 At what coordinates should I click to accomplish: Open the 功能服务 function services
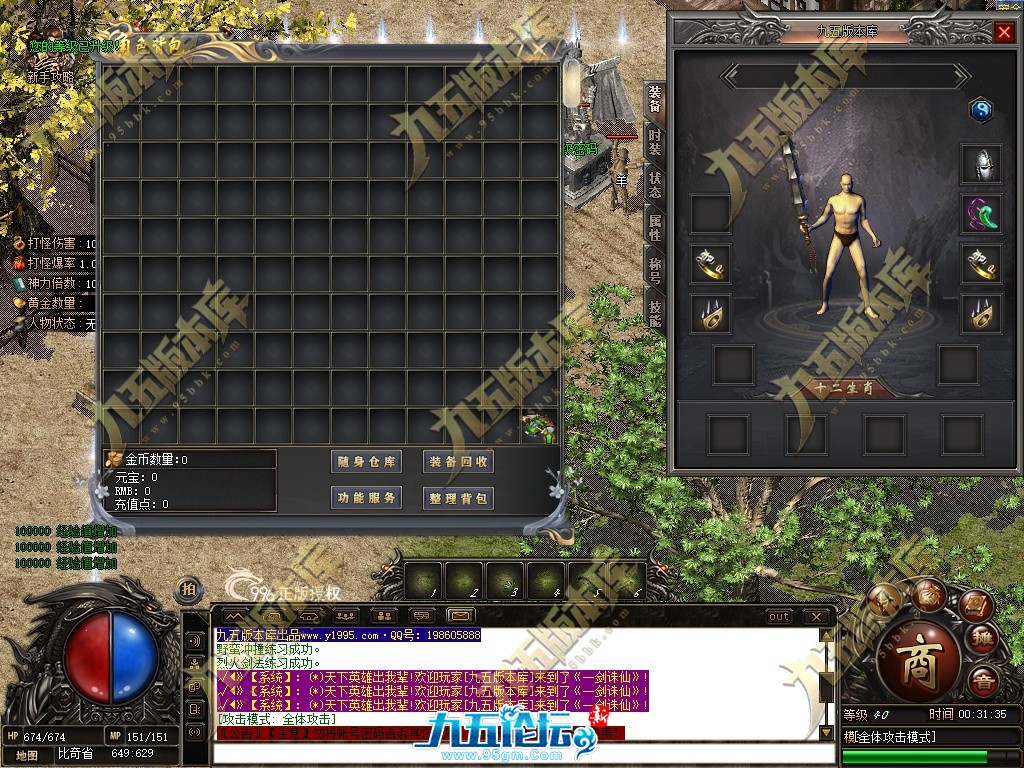(x=367, y=498)
